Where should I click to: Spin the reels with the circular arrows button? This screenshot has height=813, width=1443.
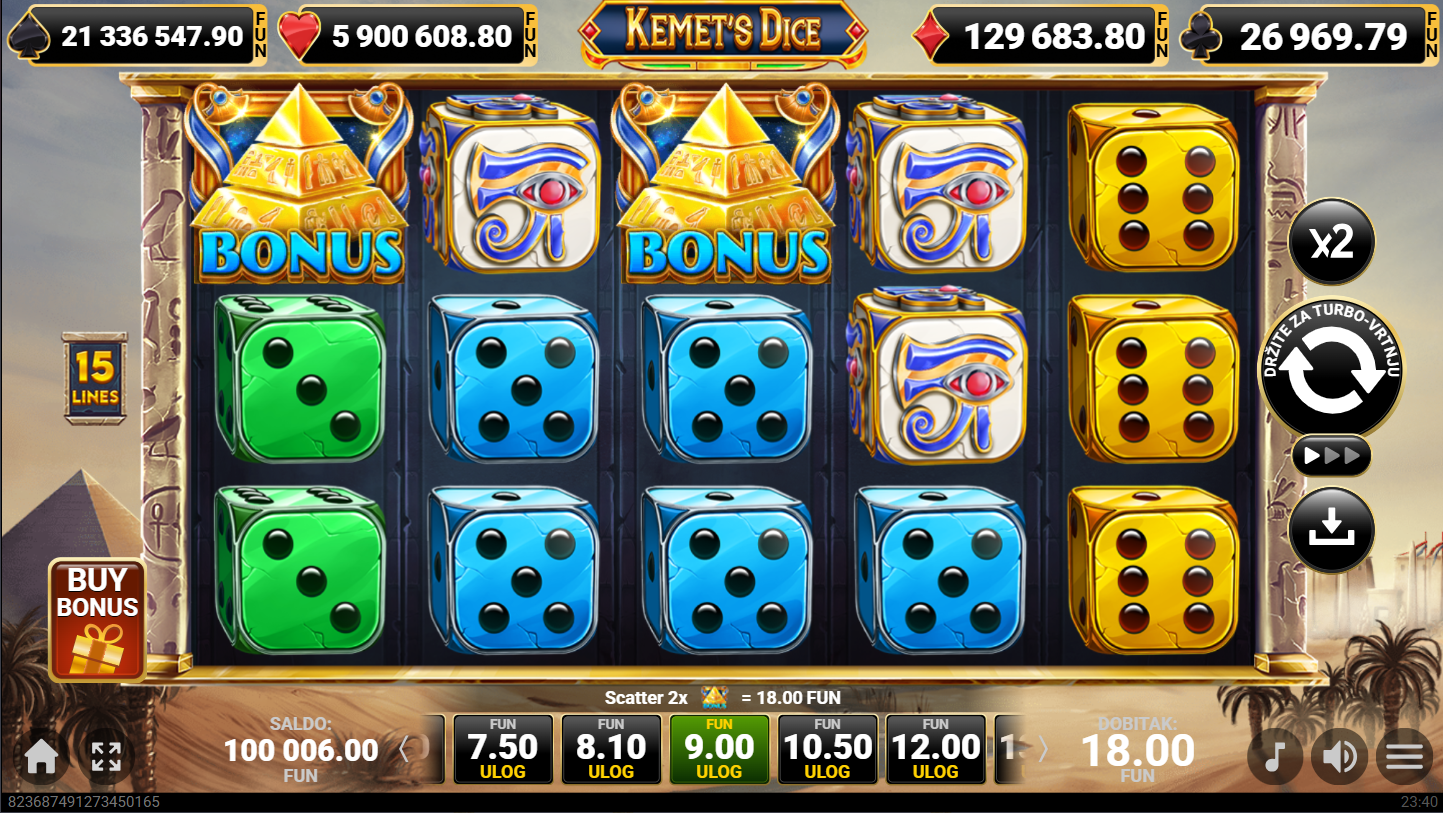(x=1330, y=369)
